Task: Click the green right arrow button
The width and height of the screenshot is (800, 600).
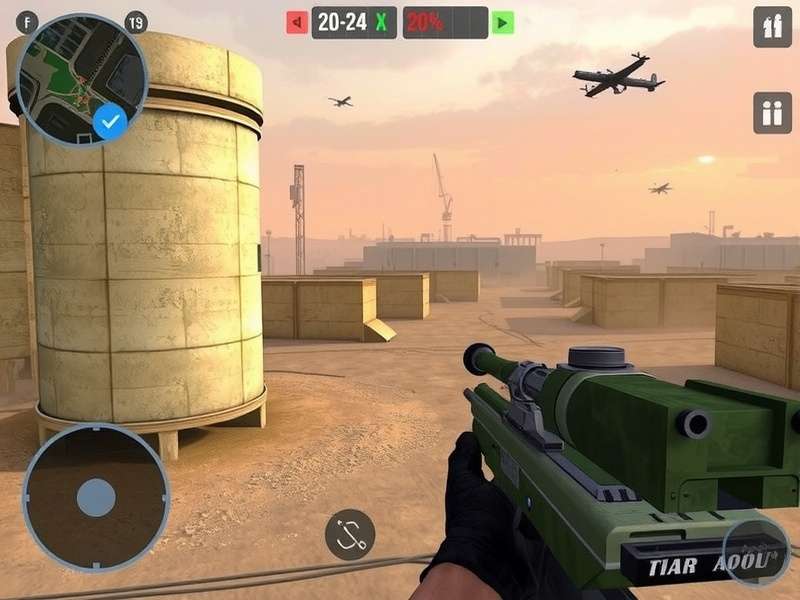Action: point(503,22)
